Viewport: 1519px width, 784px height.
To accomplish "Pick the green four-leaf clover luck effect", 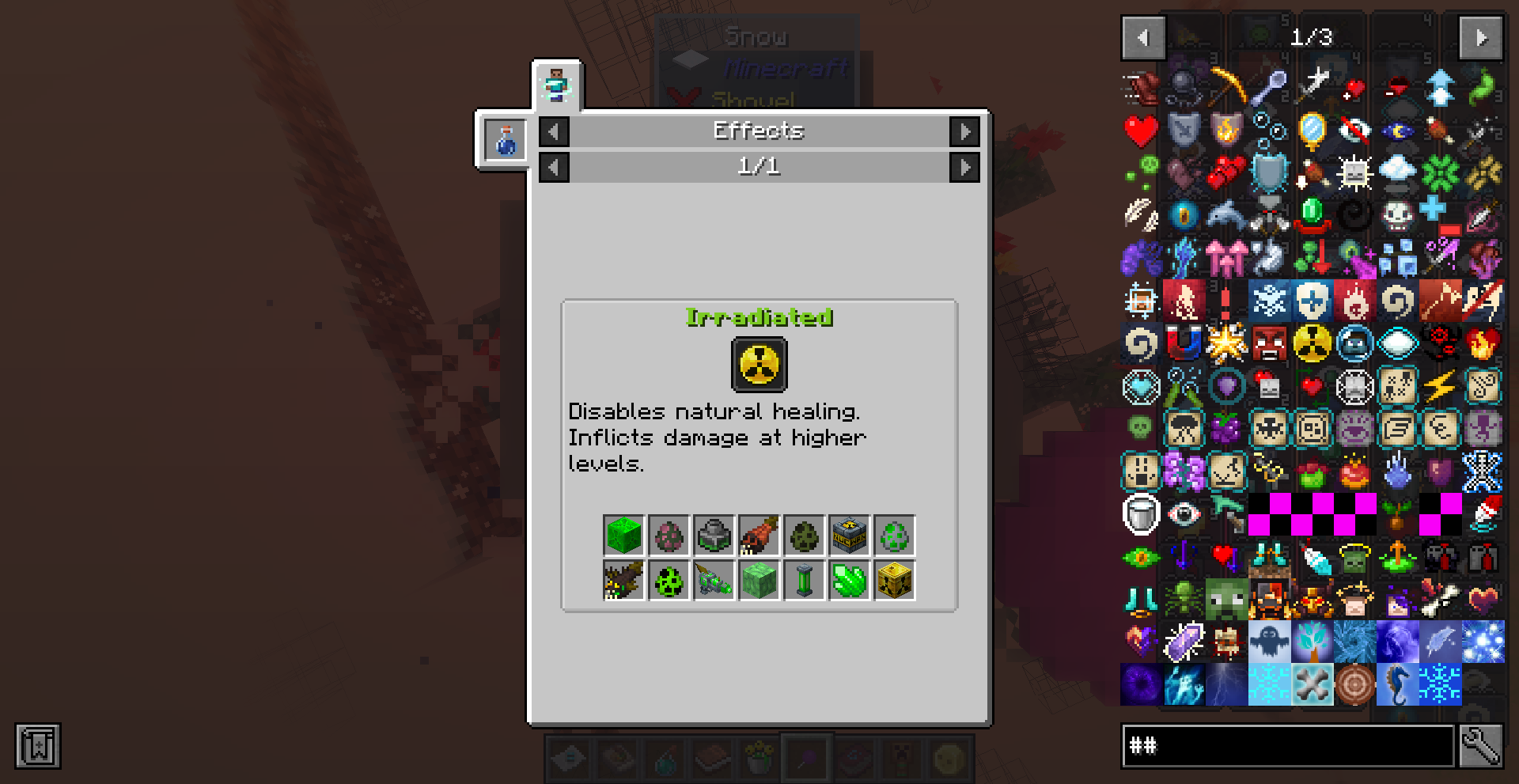I will (1440, 172).
